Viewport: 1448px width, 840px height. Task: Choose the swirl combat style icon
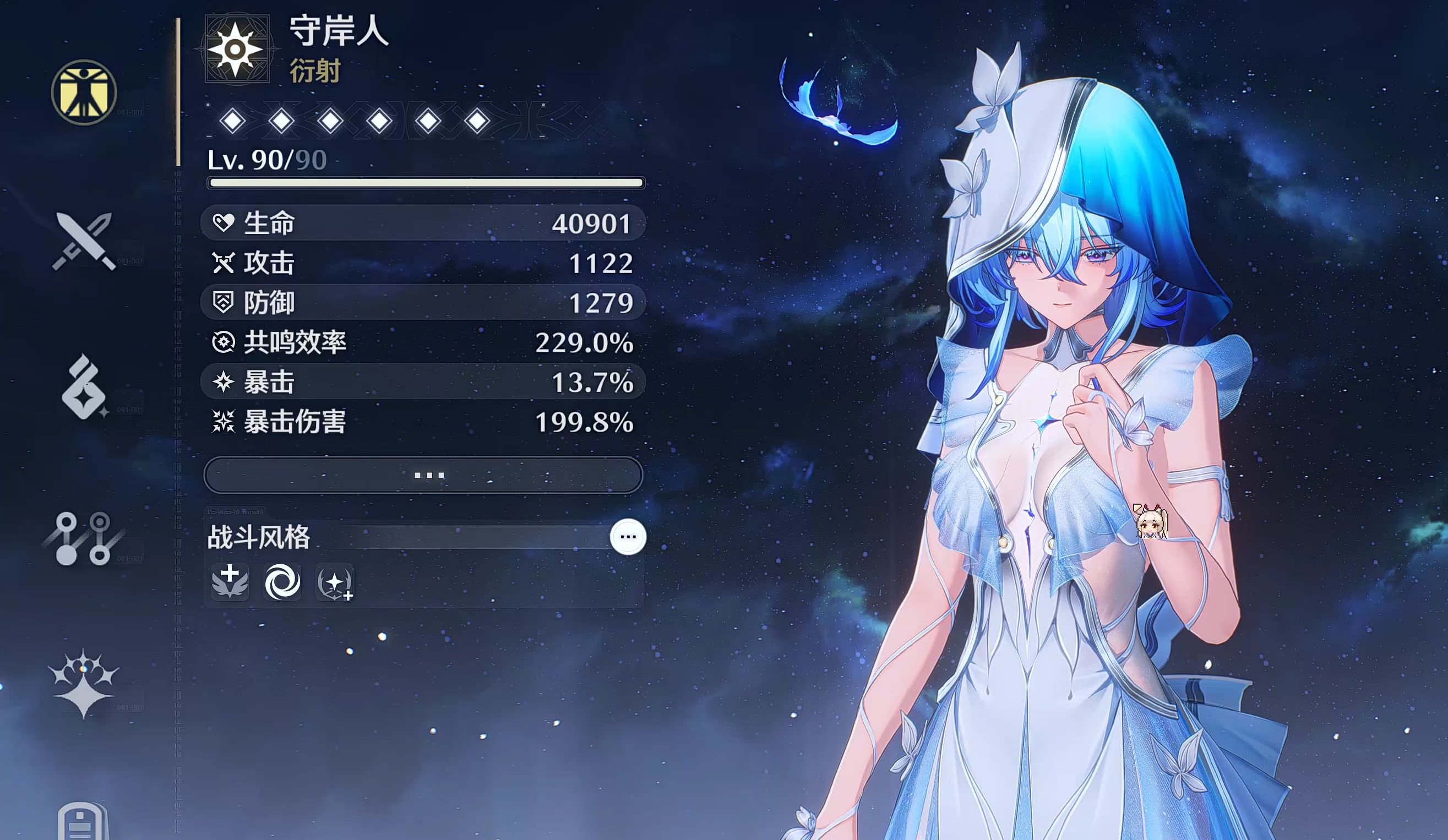(281, 581)
